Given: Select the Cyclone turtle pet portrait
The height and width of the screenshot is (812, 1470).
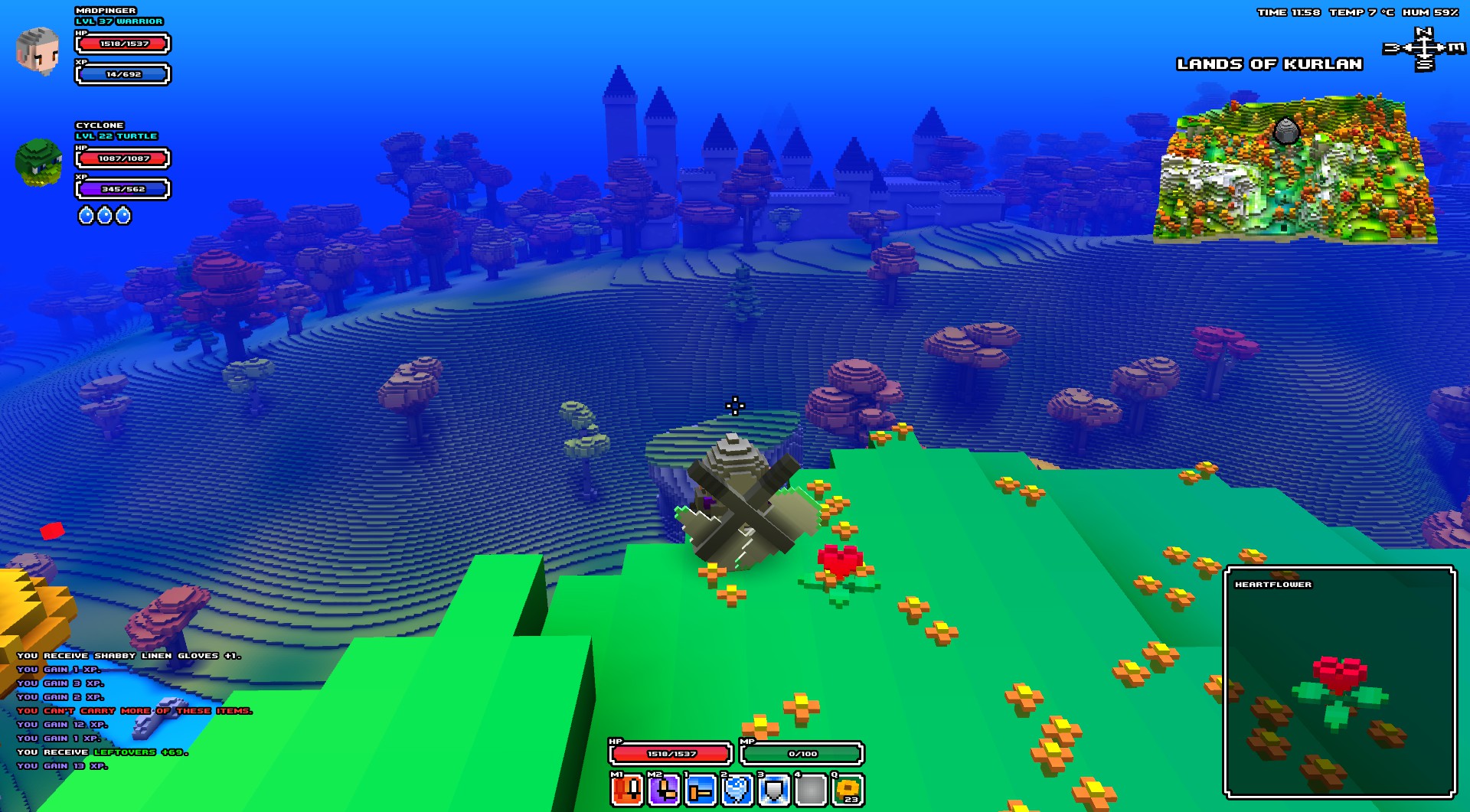Looking at the screenshot, I should [38, 162].
